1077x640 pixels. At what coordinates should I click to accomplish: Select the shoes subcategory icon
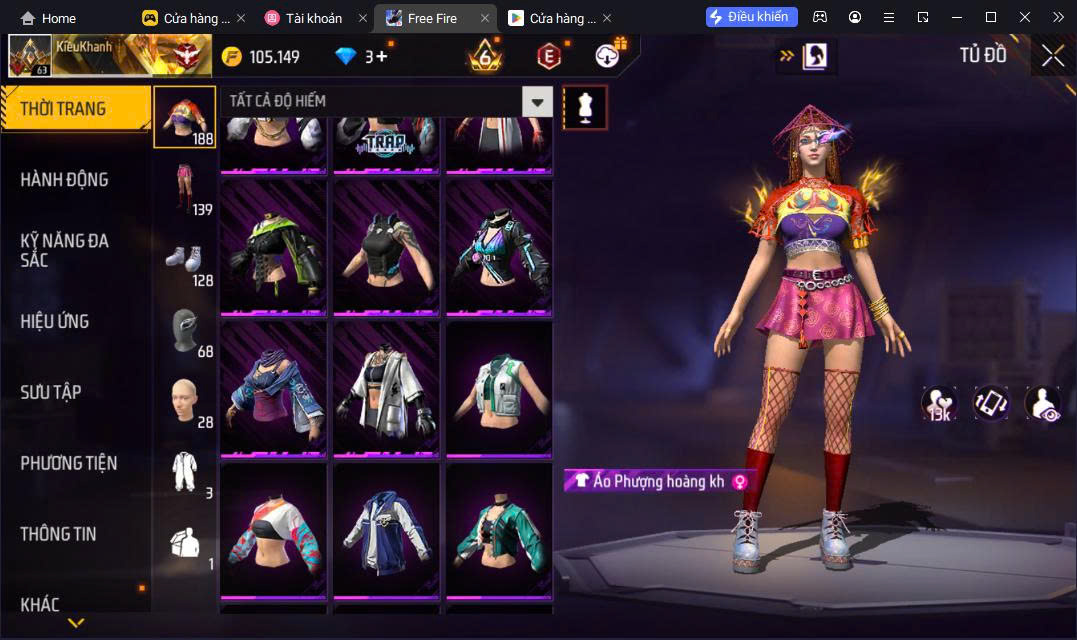184,259
